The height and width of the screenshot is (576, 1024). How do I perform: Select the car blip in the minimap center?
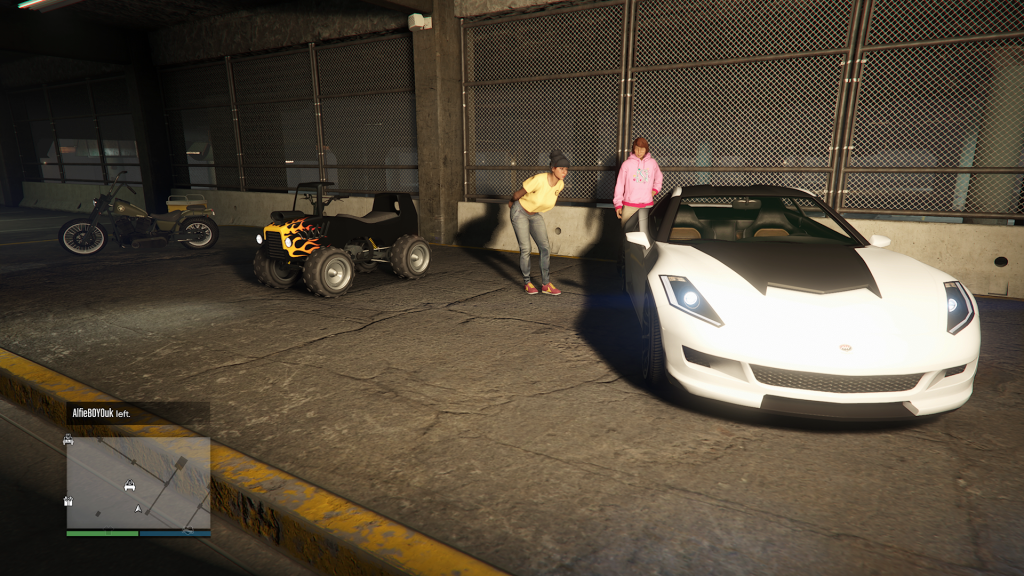(129, 486)
